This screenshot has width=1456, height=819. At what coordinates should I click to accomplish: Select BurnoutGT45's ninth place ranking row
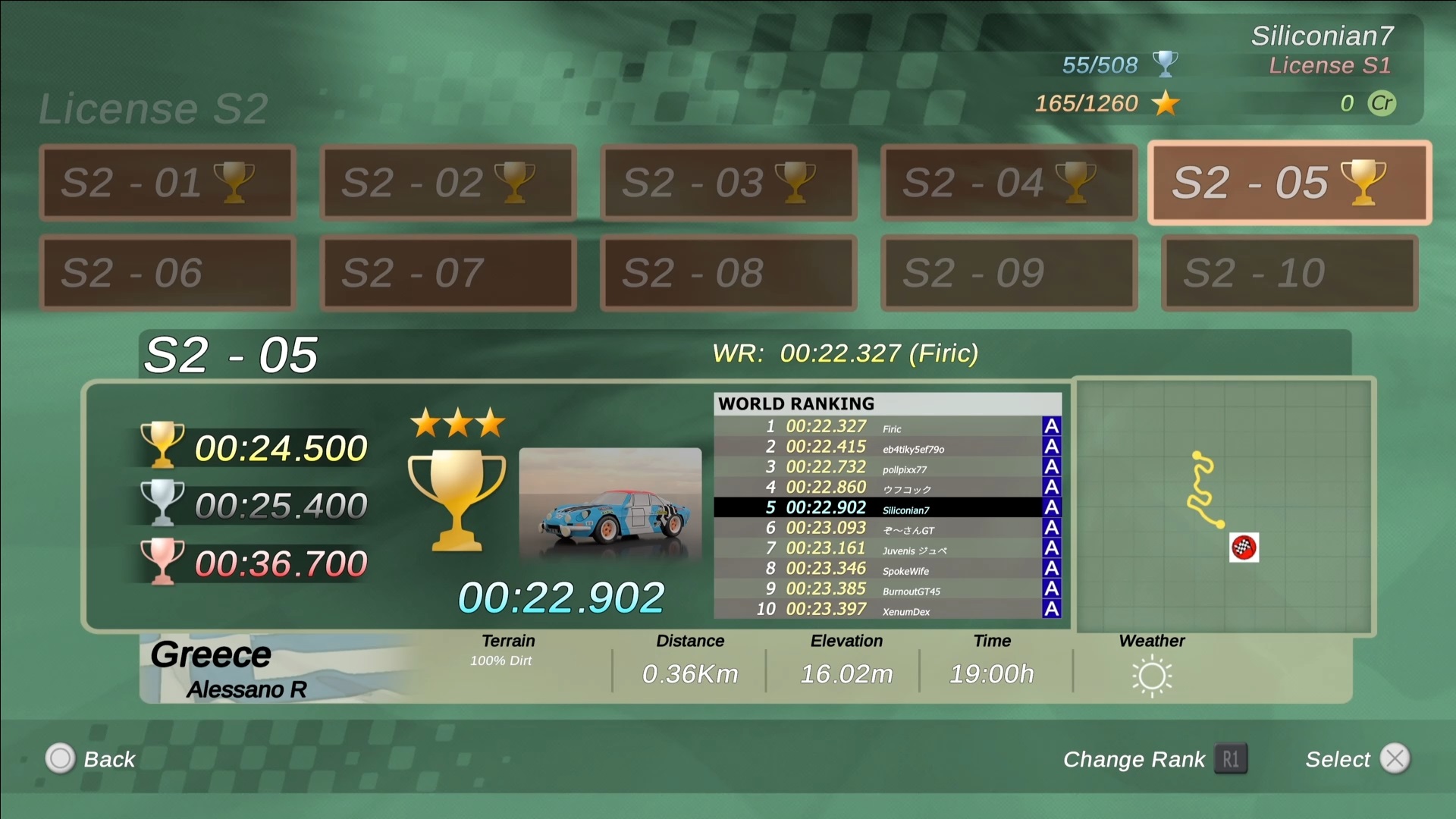point(887,589)
